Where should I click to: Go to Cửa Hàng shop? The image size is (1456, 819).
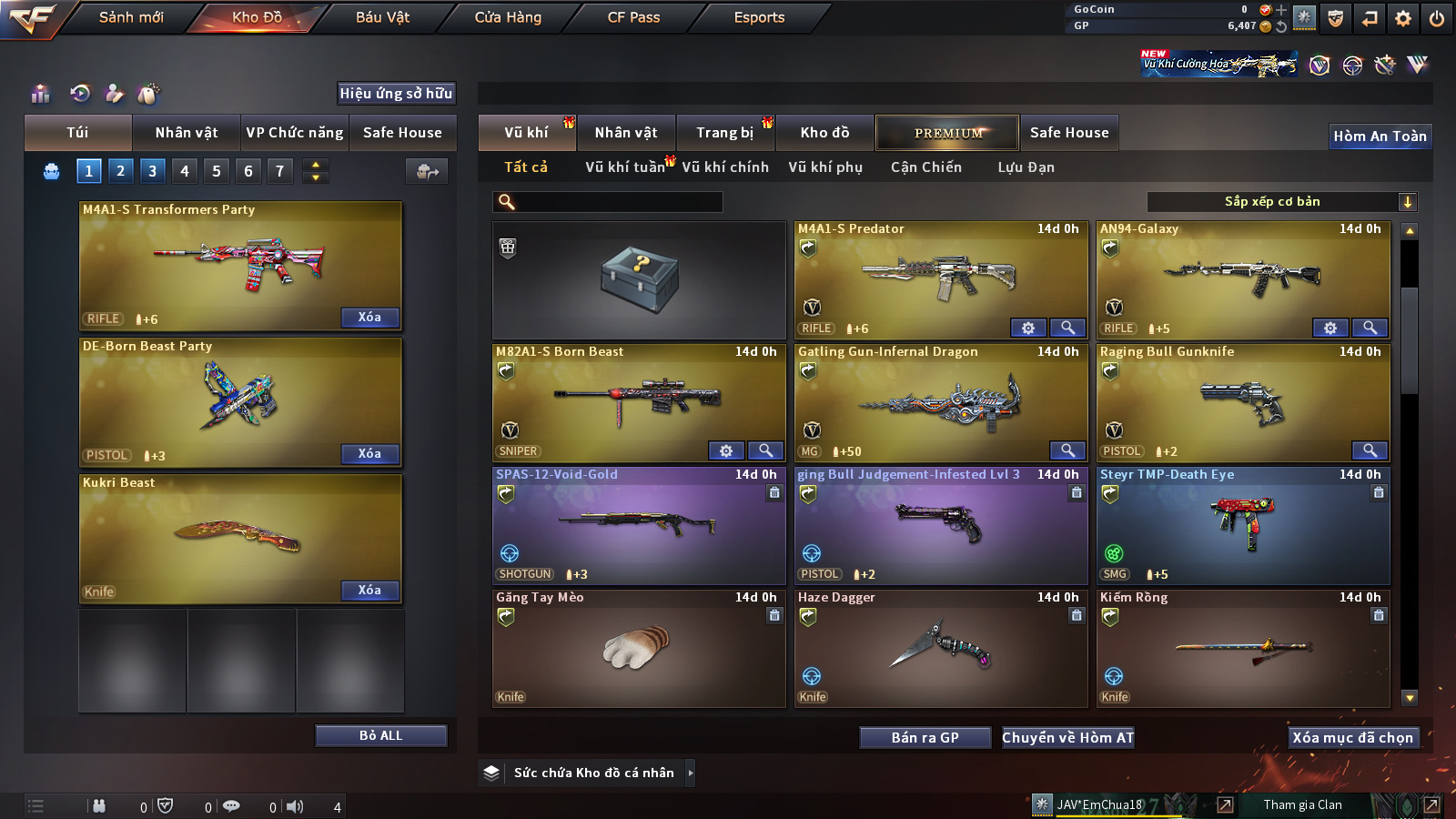point(508,17)
